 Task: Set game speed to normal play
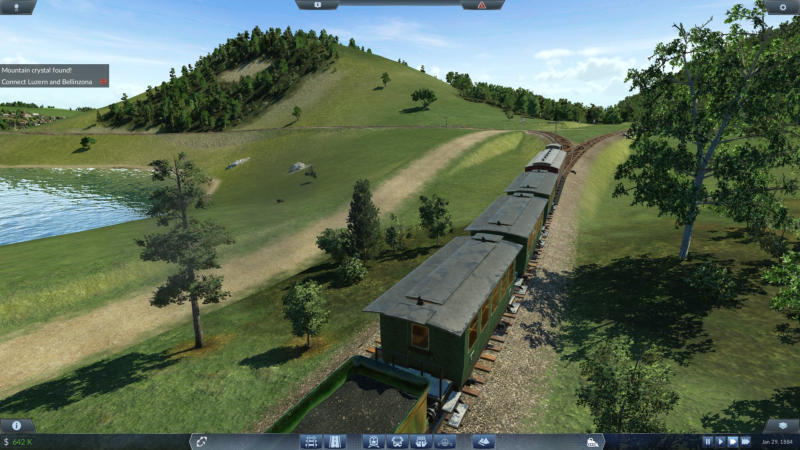pos(720,441)
